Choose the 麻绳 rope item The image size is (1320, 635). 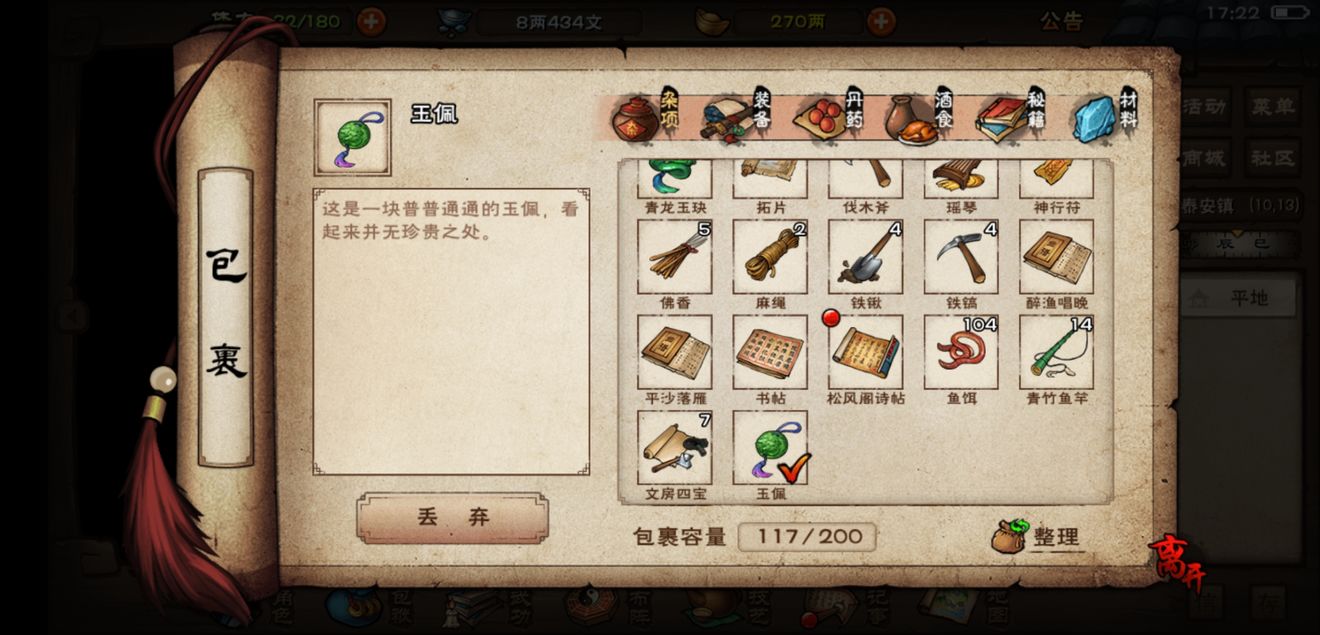[x=770, y=257]
